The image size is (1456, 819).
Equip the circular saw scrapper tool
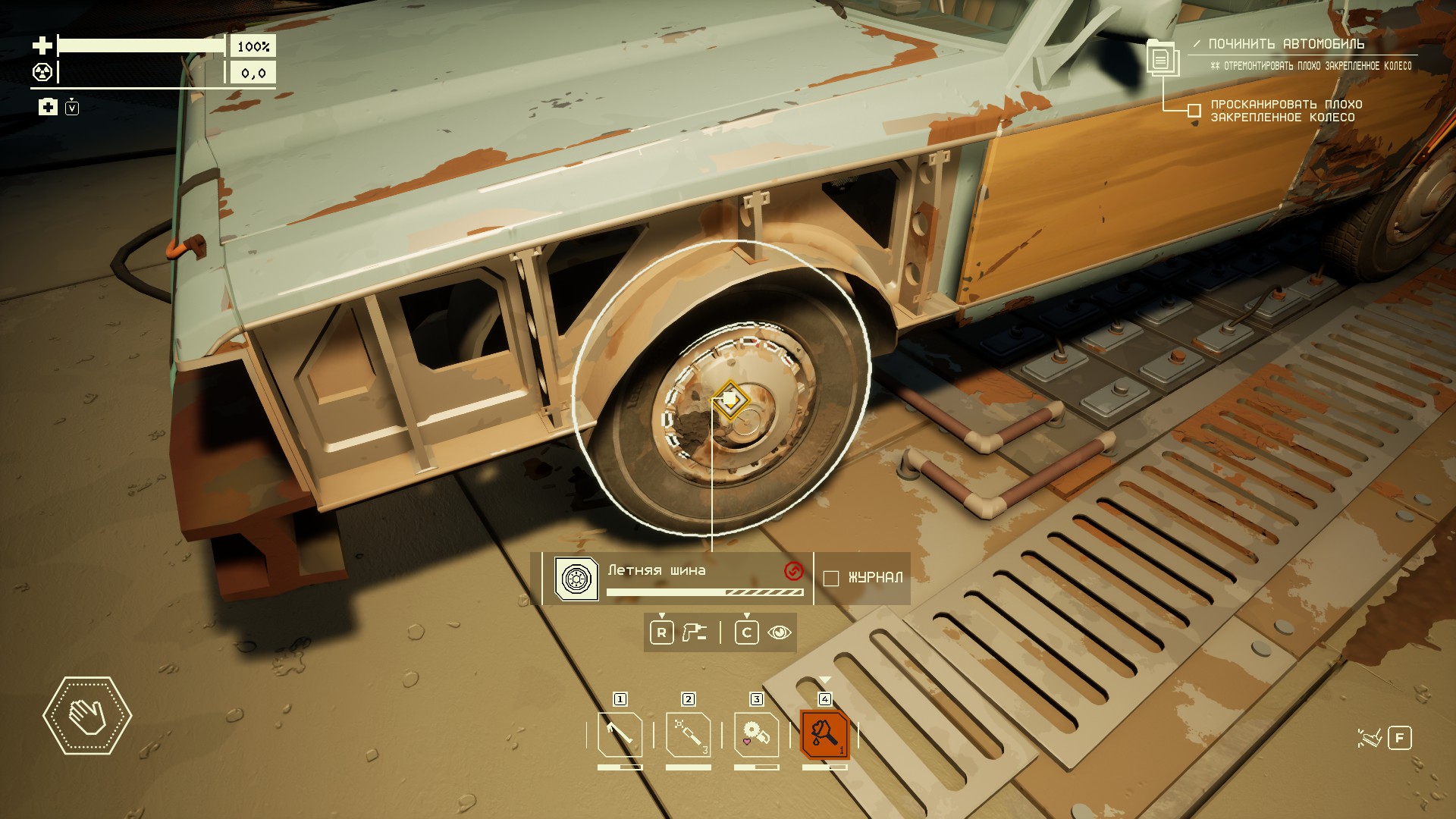756,734
